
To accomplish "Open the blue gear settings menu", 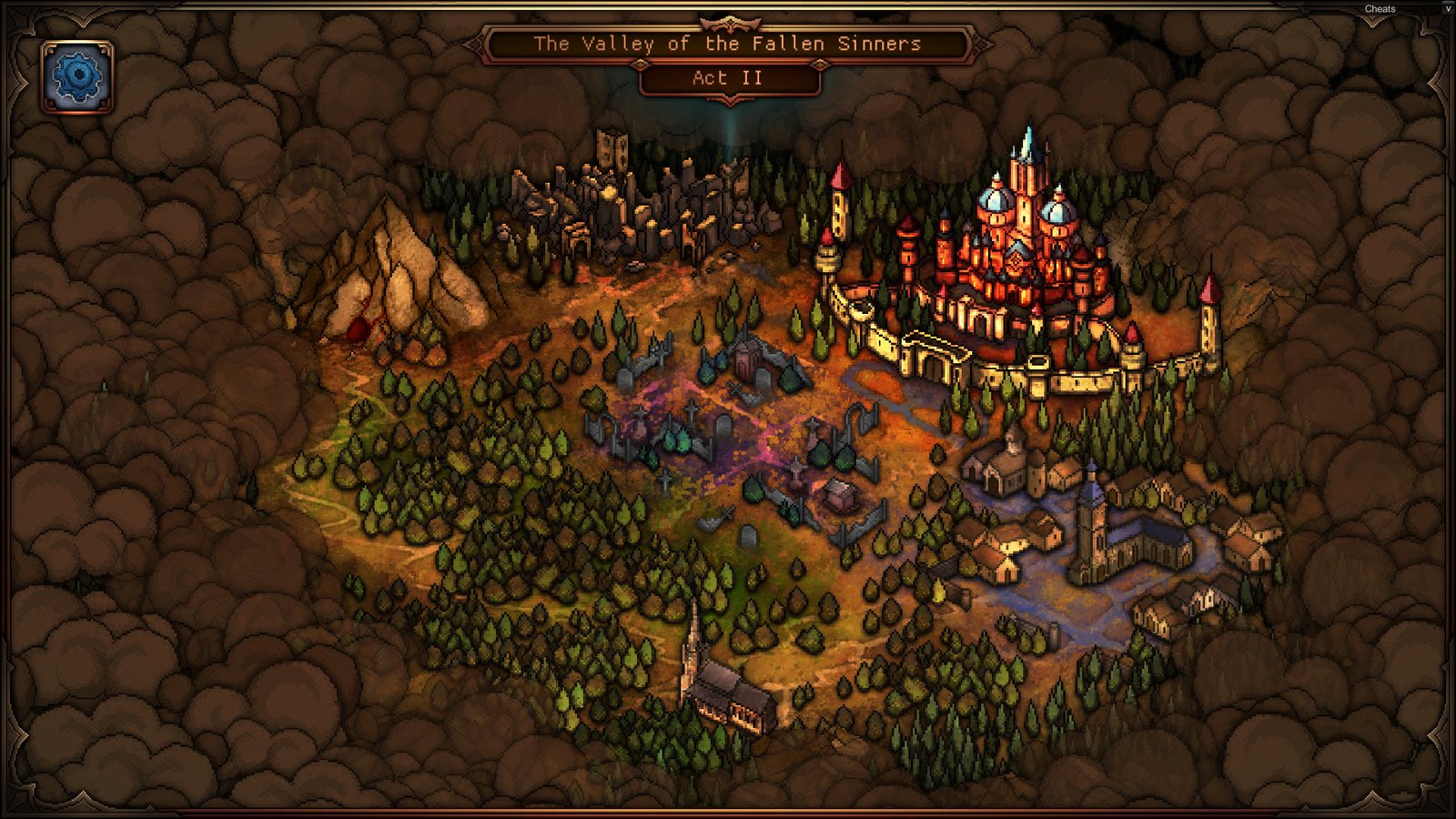I will [77, 76].
